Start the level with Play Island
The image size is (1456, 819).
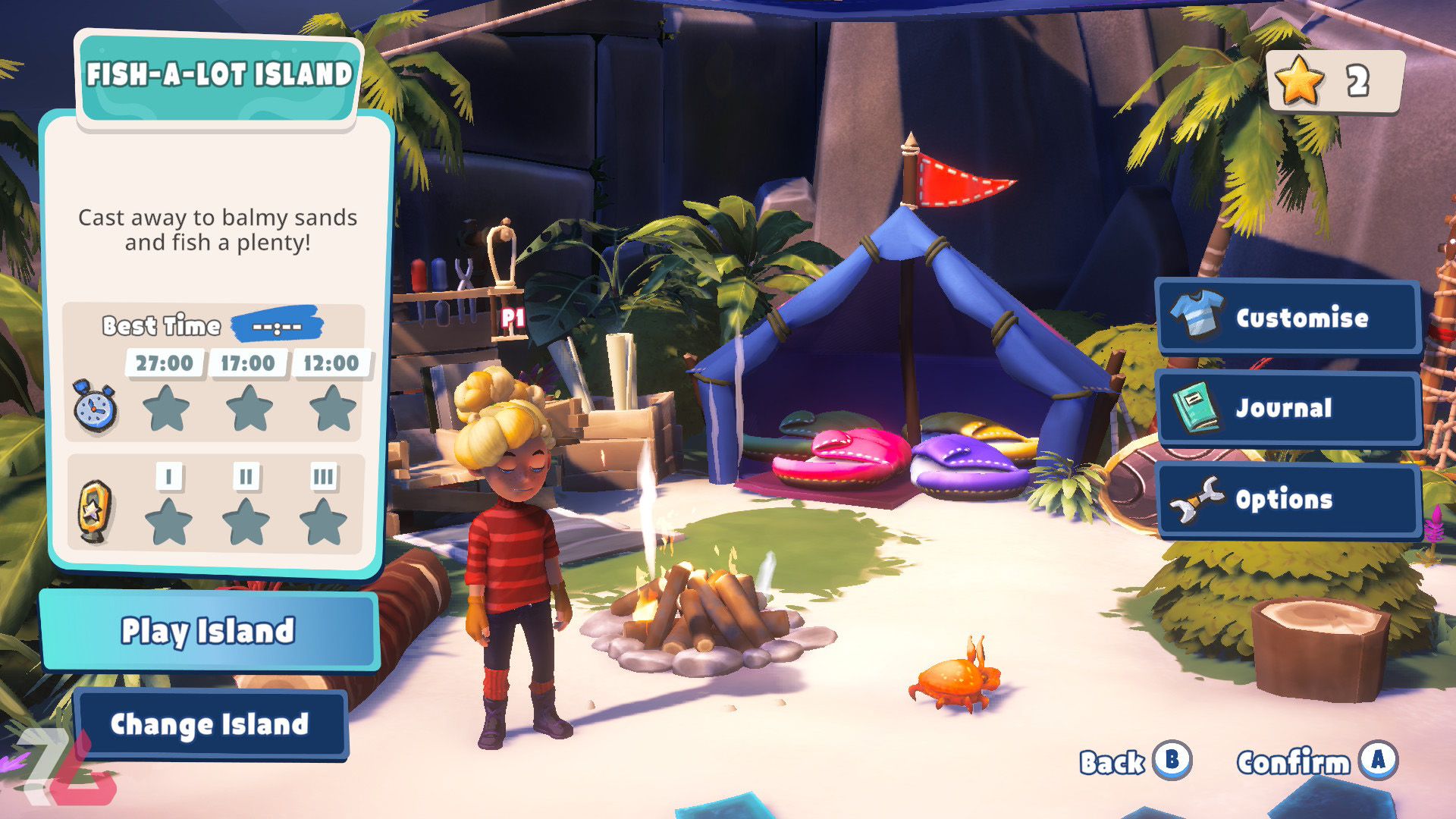point(209,631)
